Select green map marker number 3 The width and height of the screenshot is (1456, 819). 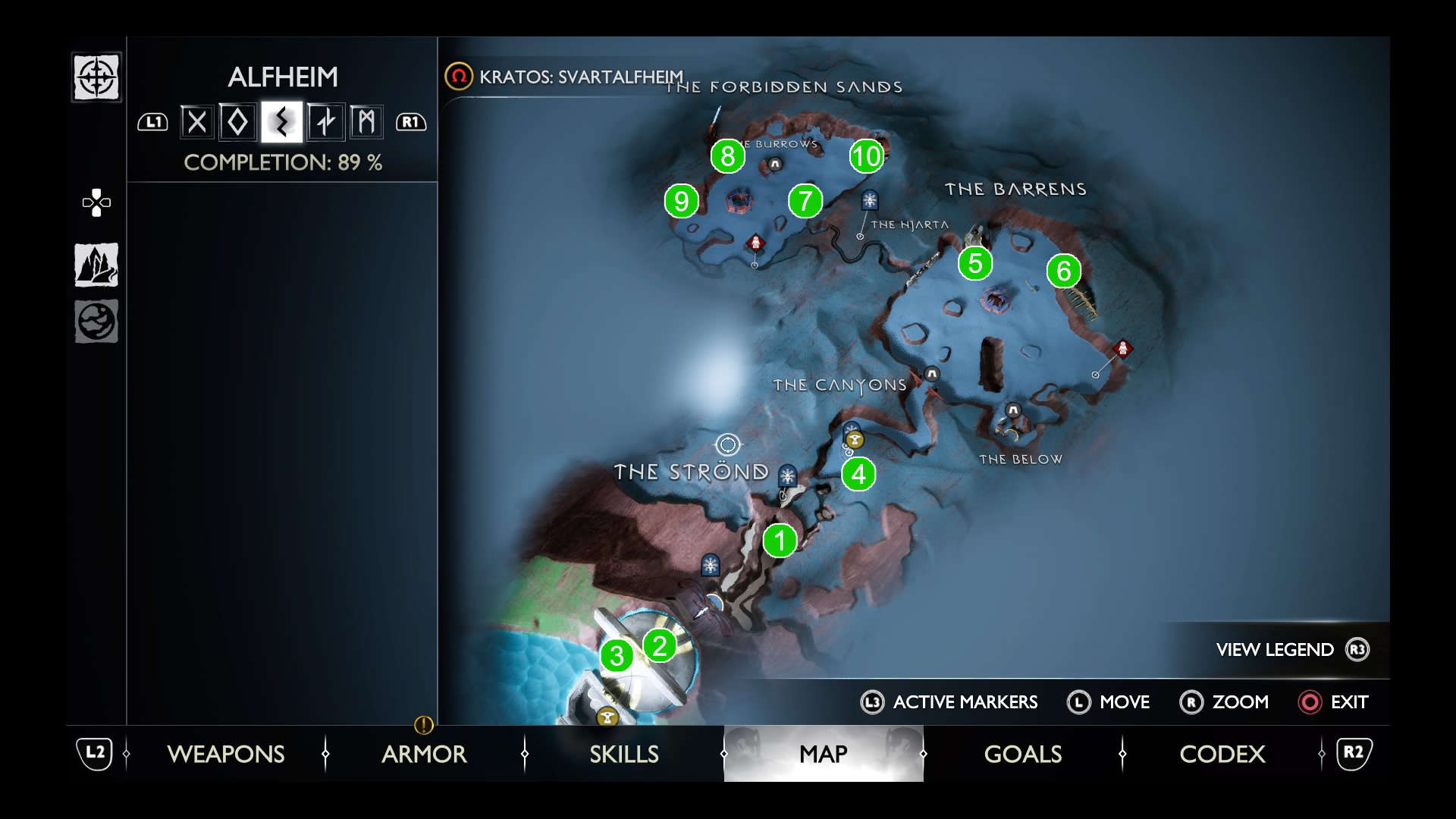(x=617, y=656)
